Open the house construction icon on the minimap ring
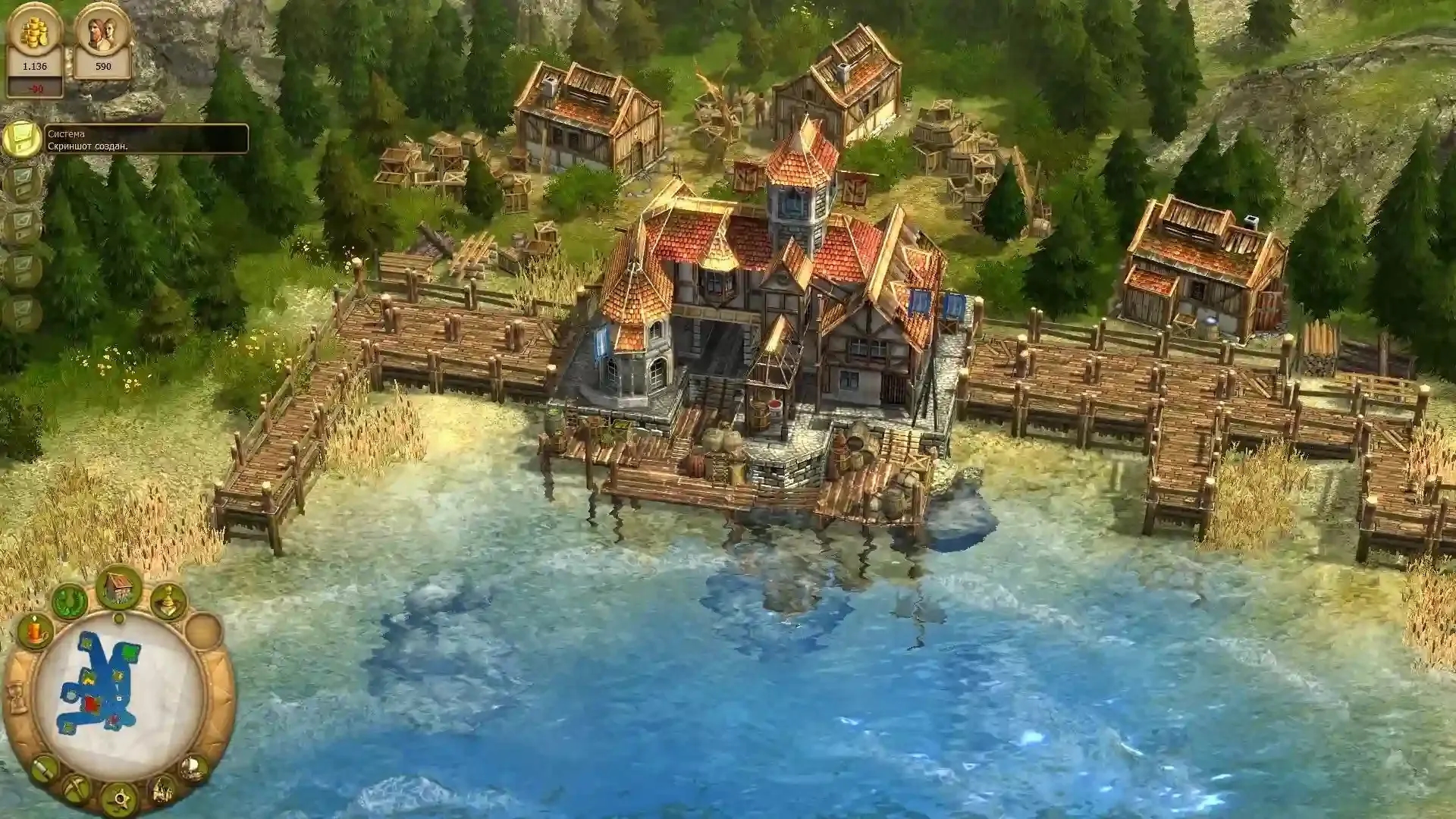 click(x=117, y=591)
